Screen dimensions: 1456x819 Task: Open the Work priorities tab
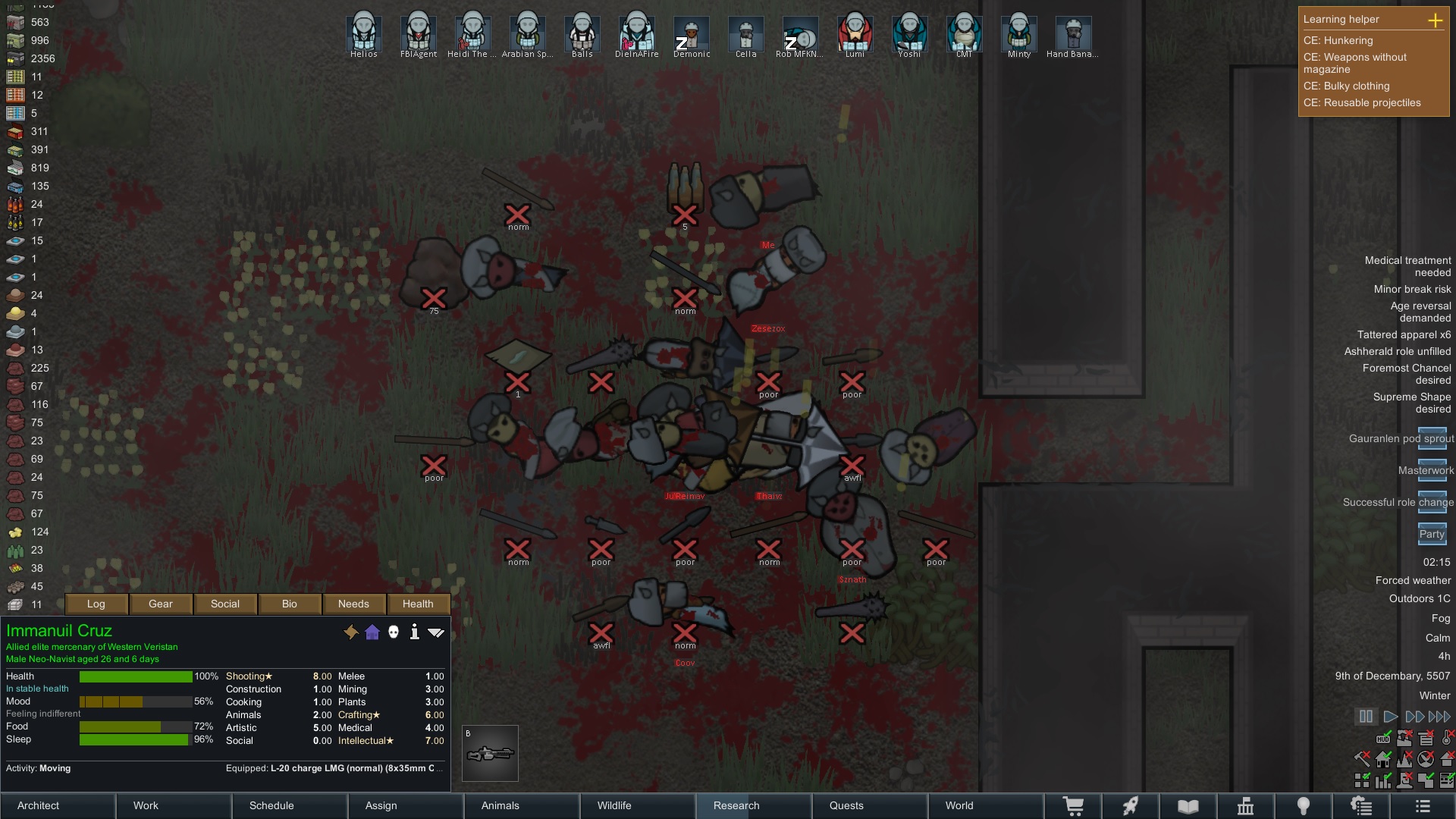[x=146, y=805]
